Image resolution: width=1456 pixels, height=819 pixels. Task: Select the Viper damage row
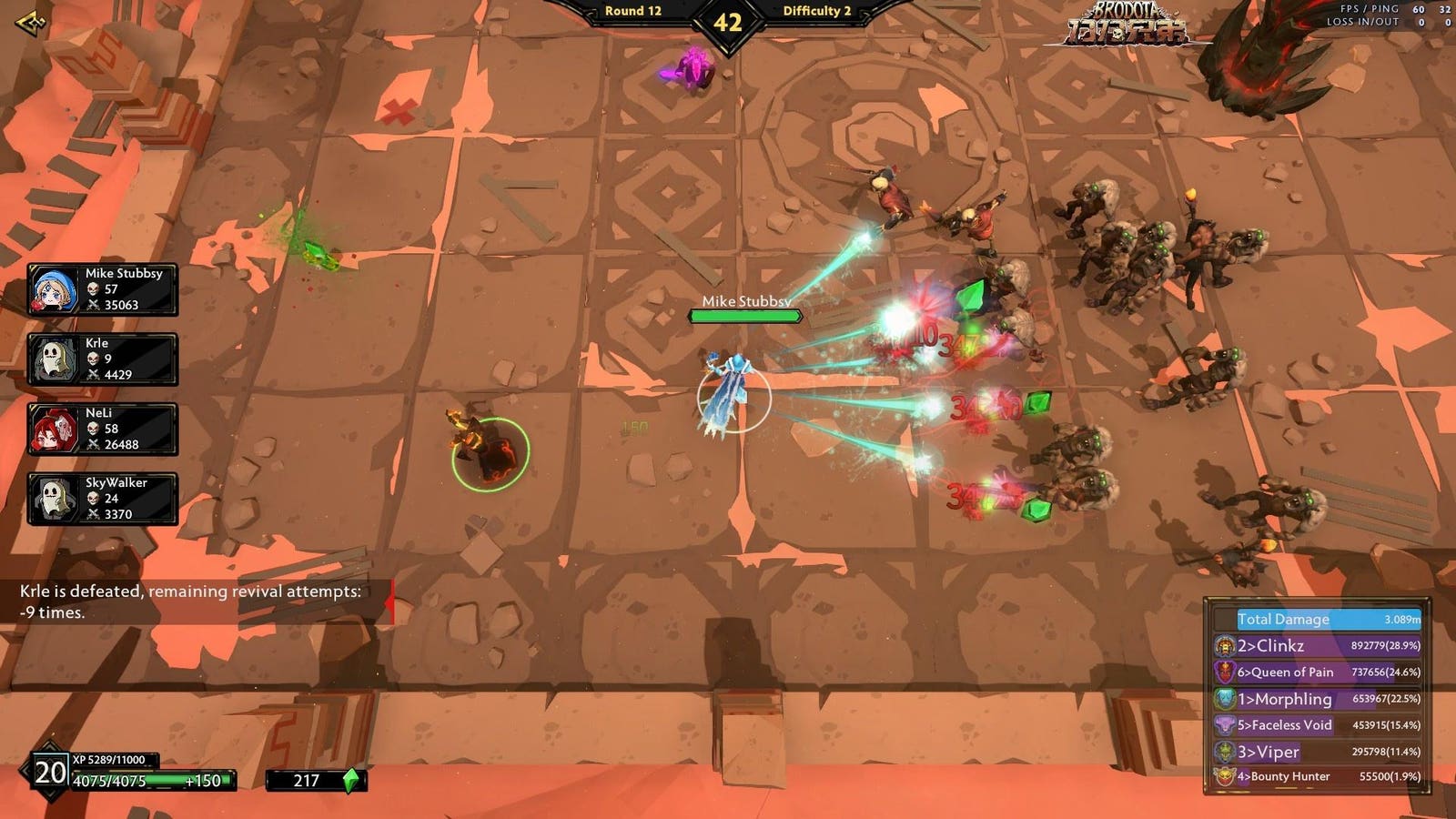[x=1318, y=752]
